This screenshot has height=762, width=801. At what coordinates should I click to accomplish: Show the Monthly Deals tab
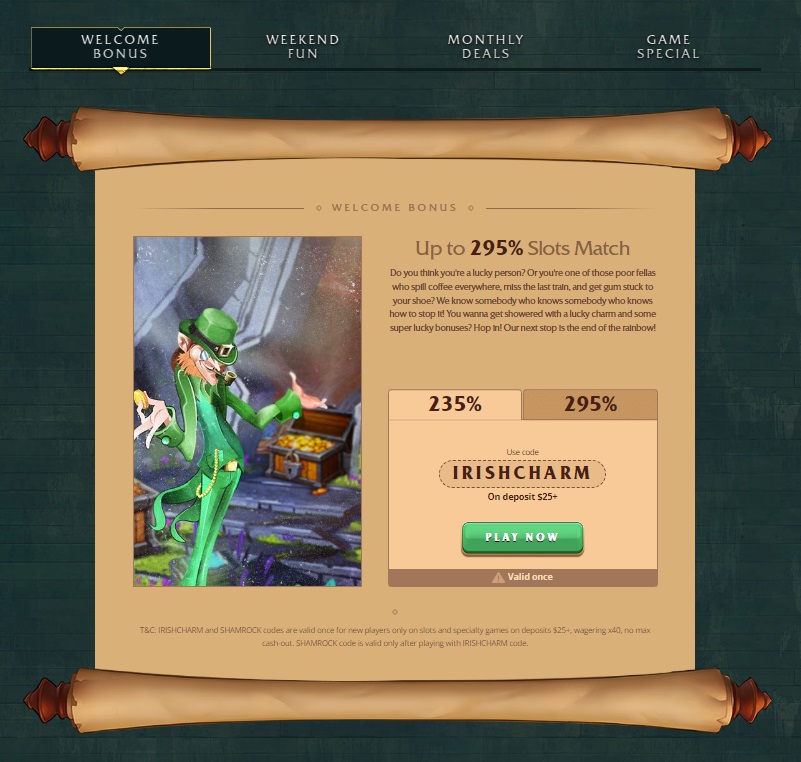[486, 47]
